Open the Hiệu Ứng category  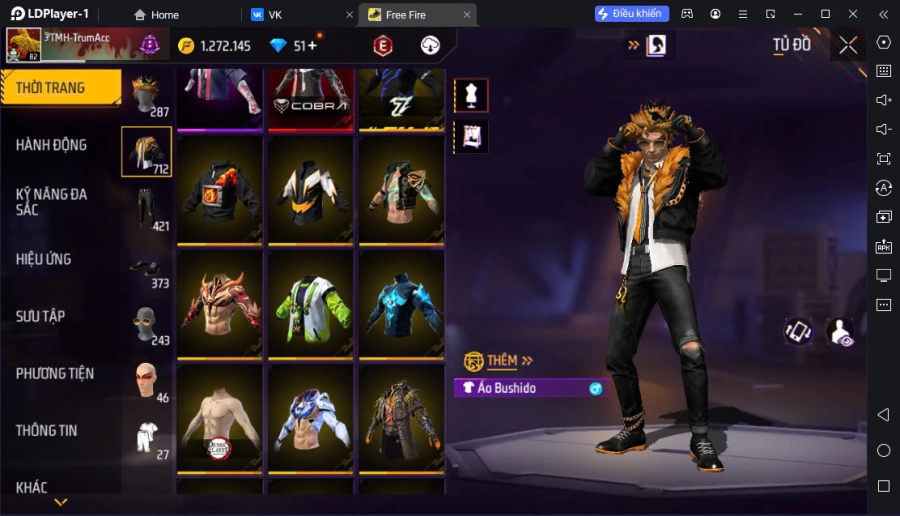pyautogui.click(x=44, y=259)
